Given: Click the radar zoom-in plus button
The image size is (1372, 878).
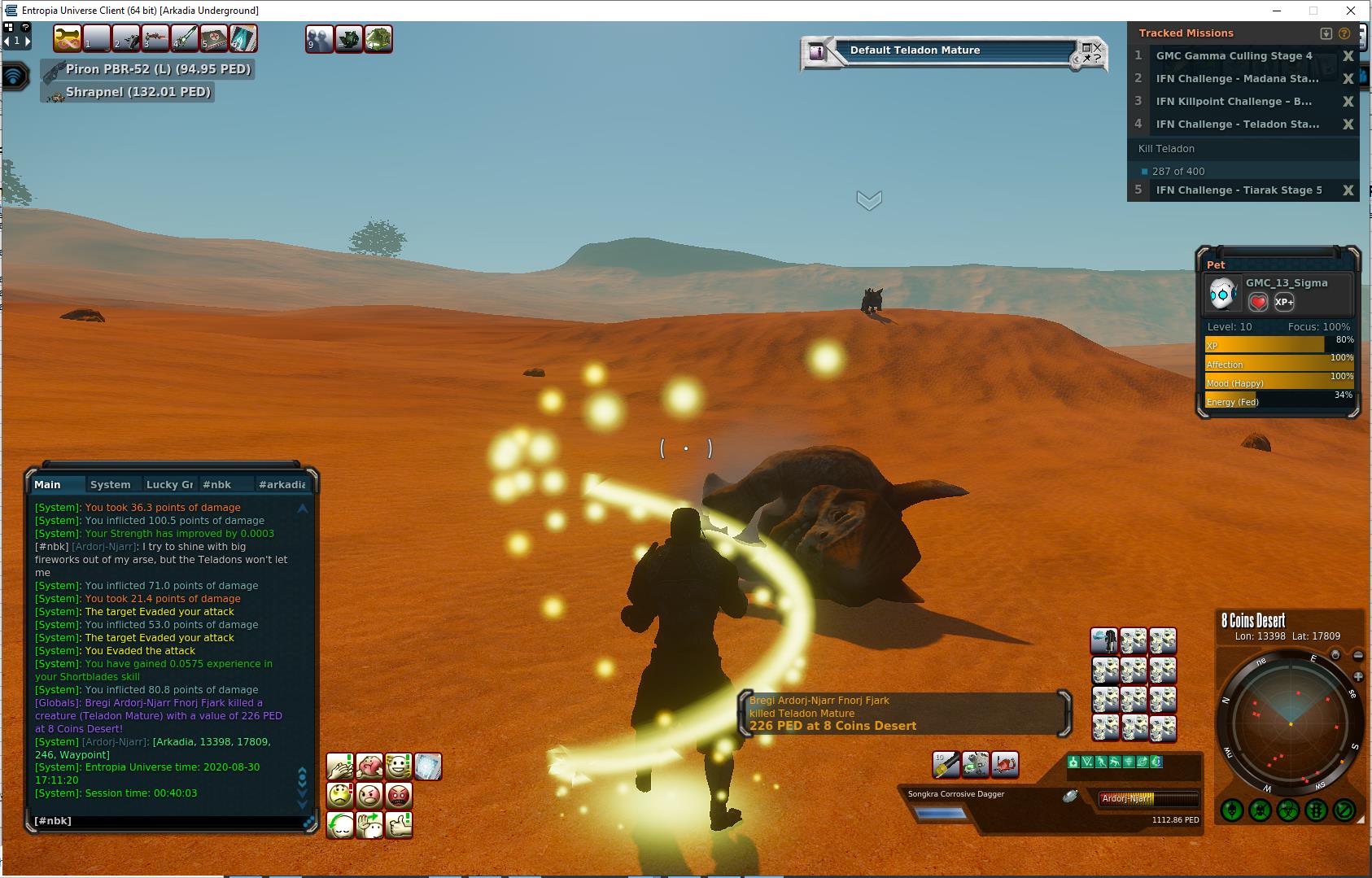Looking at the screenshot, I should coord(1358,676).
